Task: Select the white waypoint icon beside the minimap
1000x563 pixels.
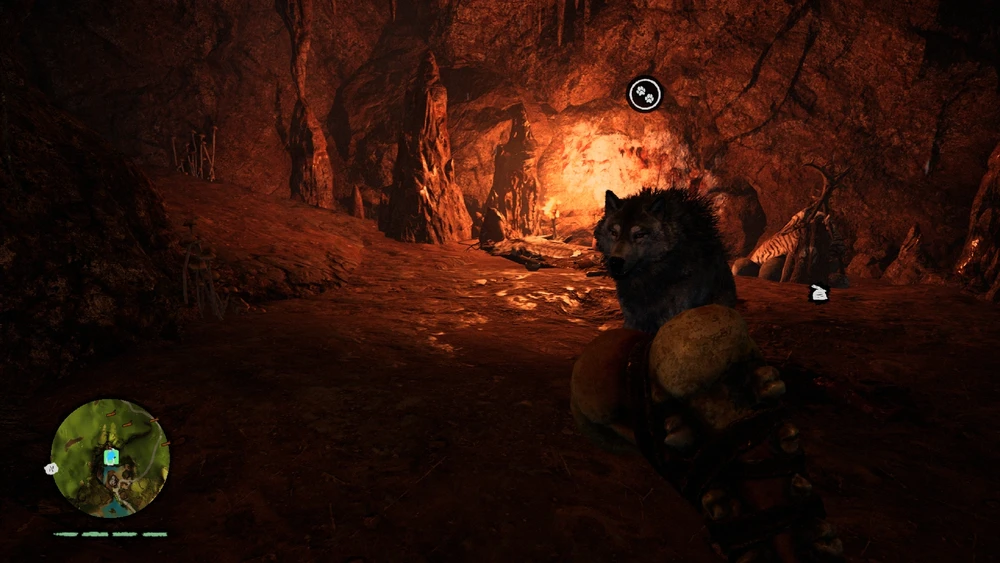Action: coord(51,468)
